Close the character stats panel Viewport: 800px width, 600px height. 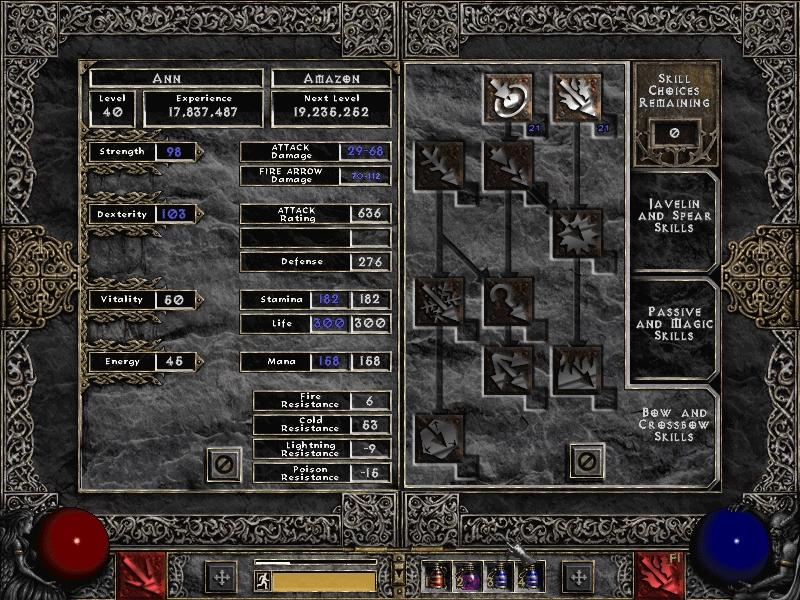223,464
